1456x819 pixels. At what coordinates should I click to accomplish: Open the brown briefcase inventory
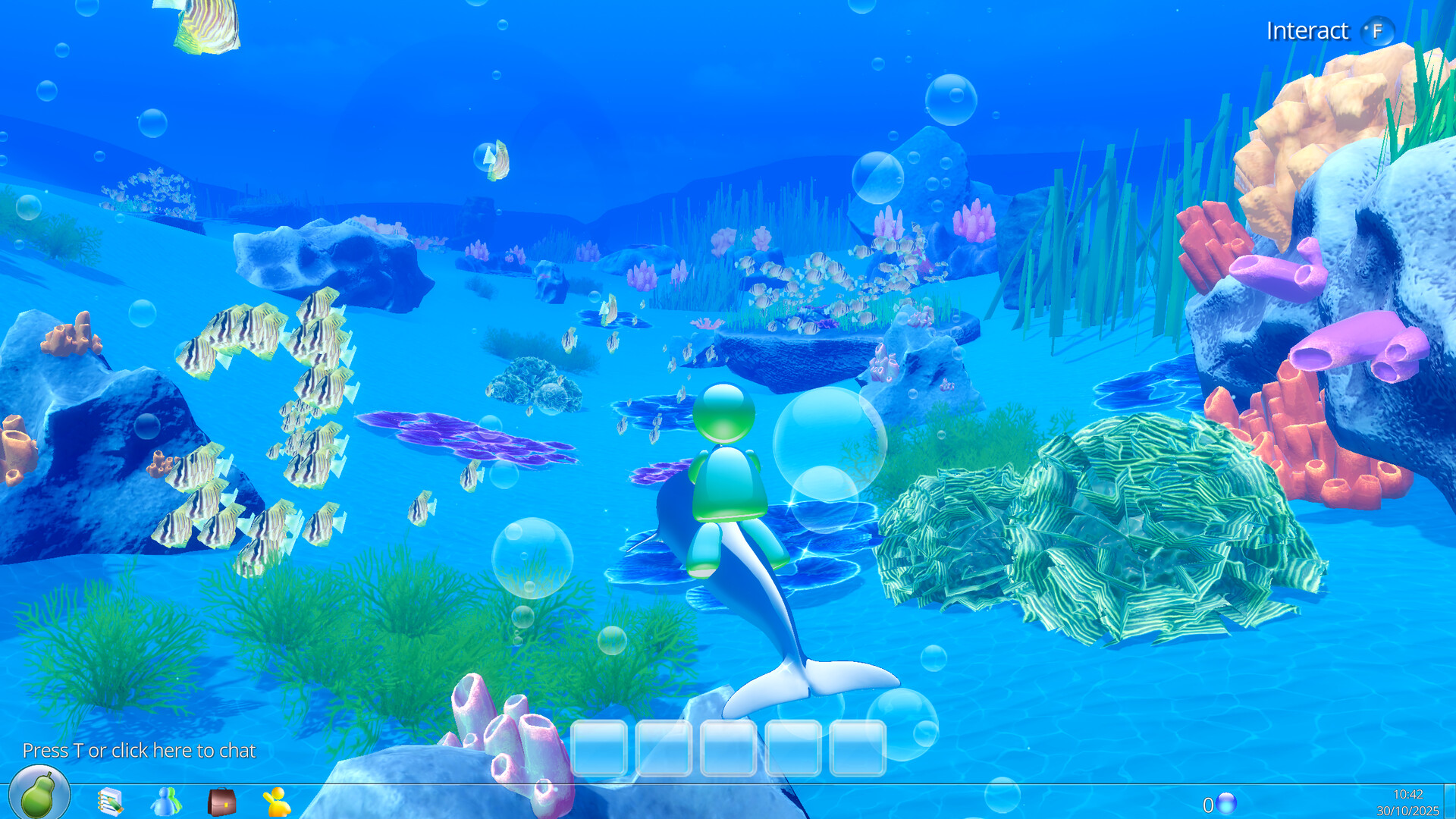coord(221,802)
